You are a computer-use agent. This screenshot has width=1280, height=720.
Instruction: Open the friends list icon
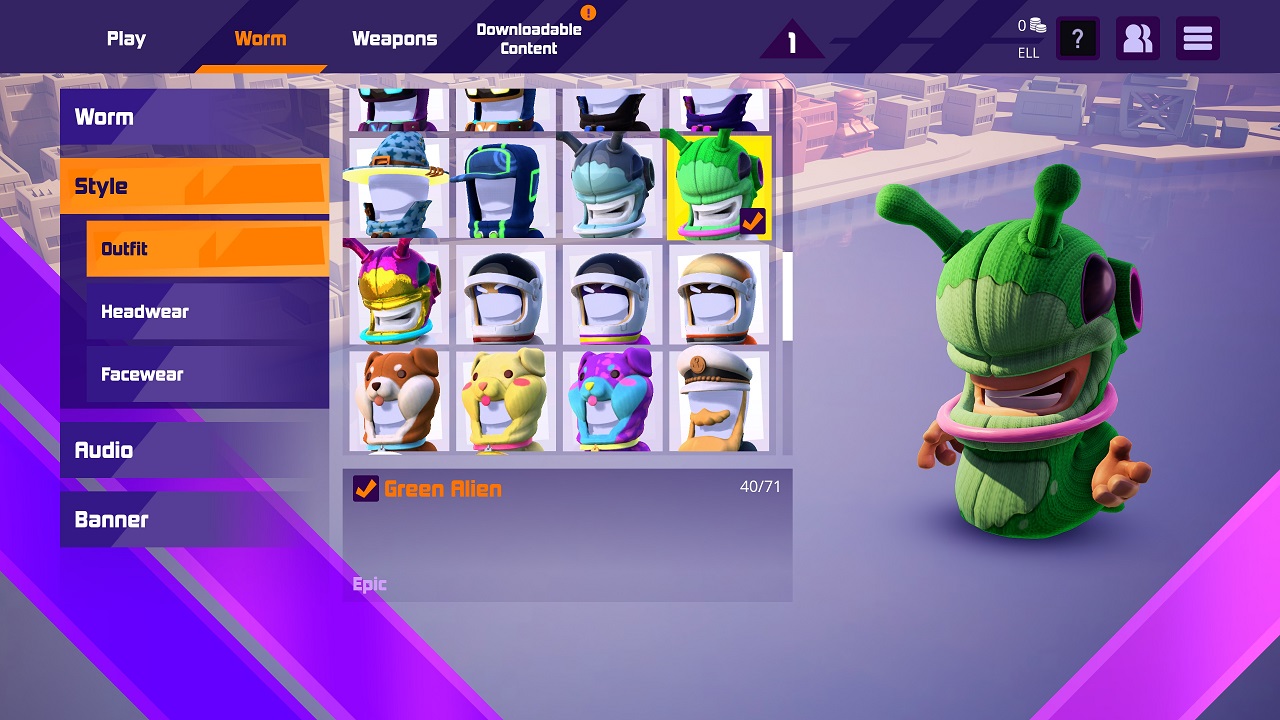click(1138, 38)
